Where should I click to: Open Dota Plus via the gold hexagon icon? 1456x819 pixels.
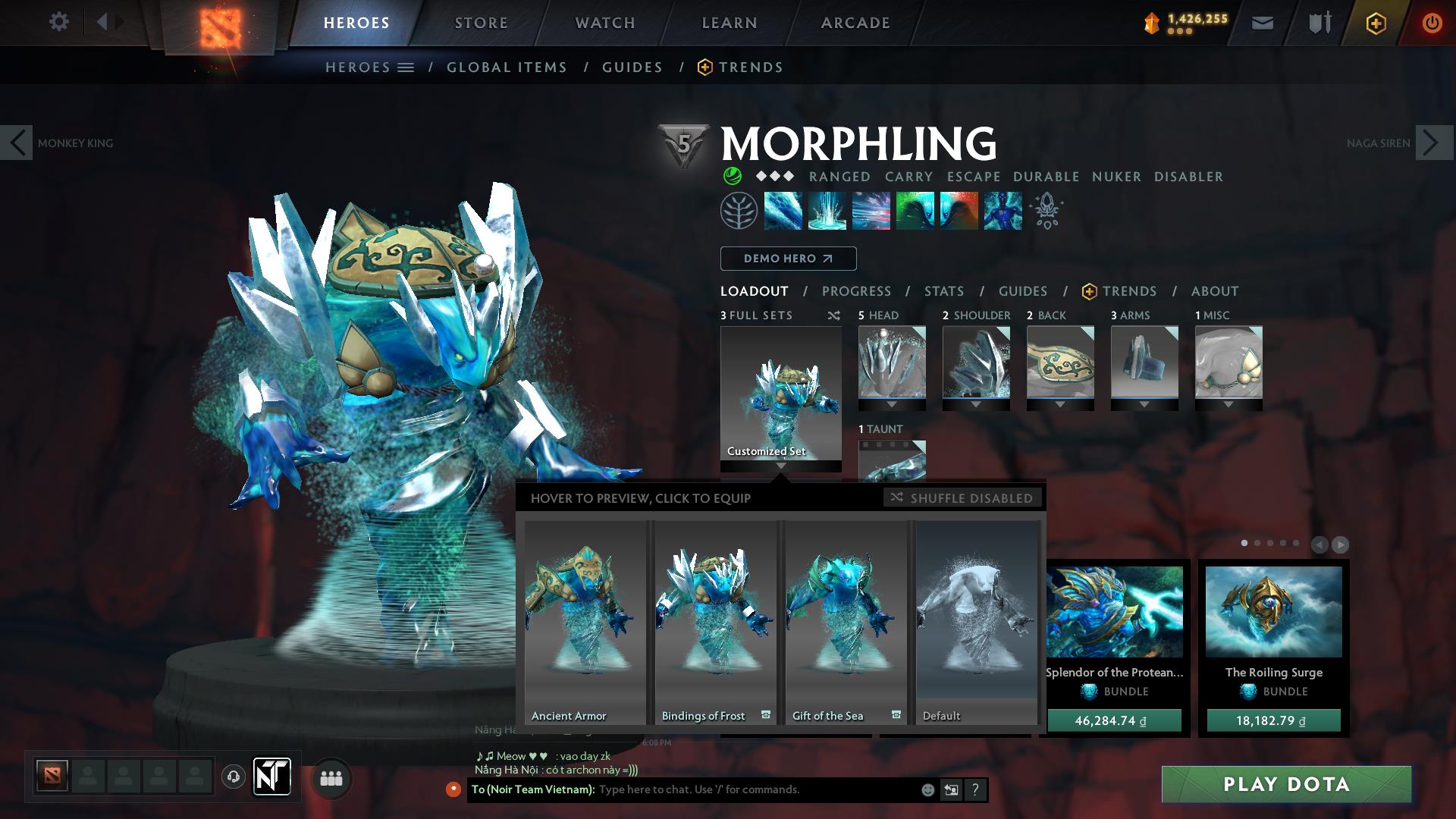[x=1376, y=23]
